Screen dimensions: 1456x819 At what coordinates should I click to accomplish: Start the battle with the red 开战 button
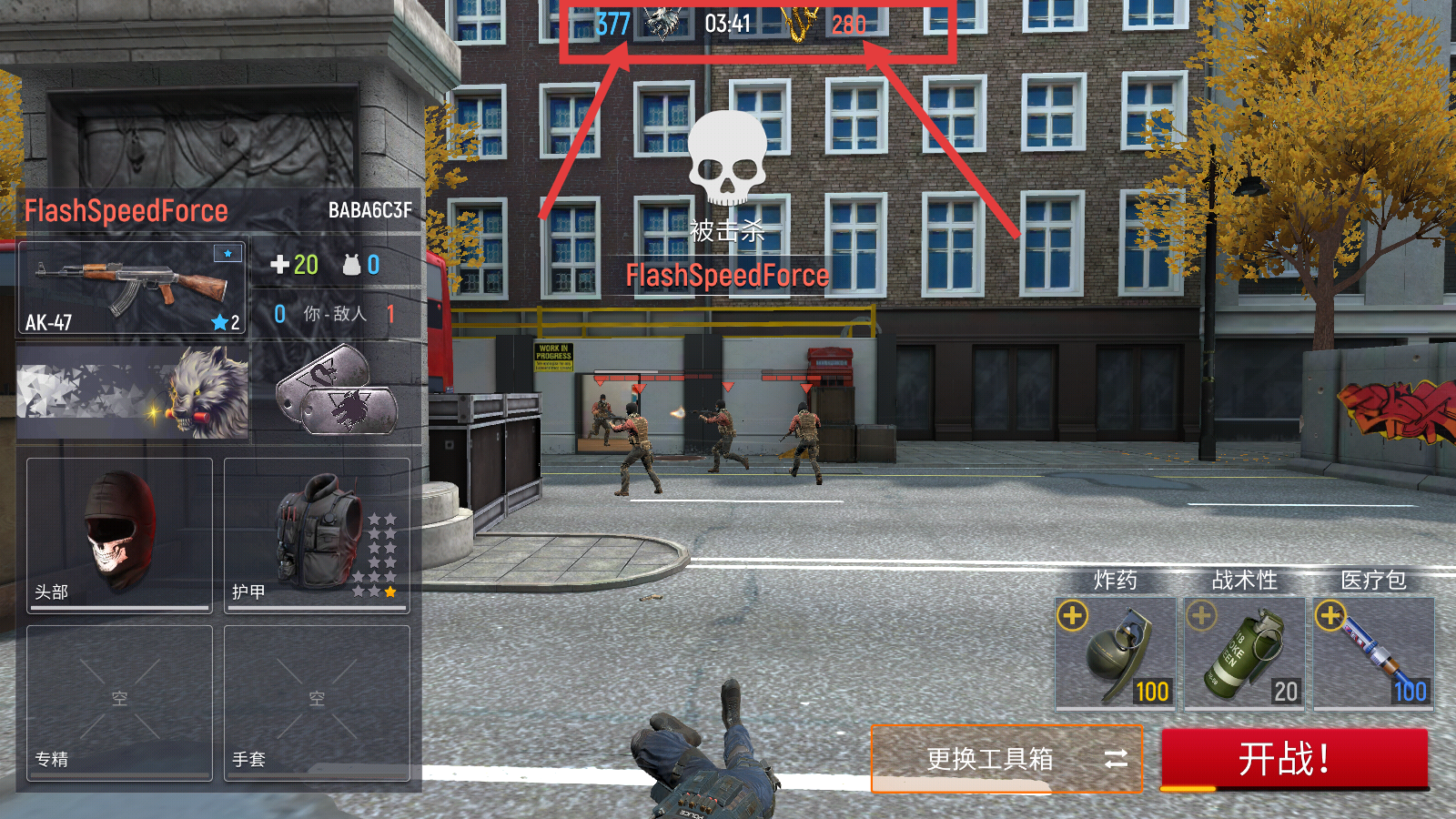1294,758
